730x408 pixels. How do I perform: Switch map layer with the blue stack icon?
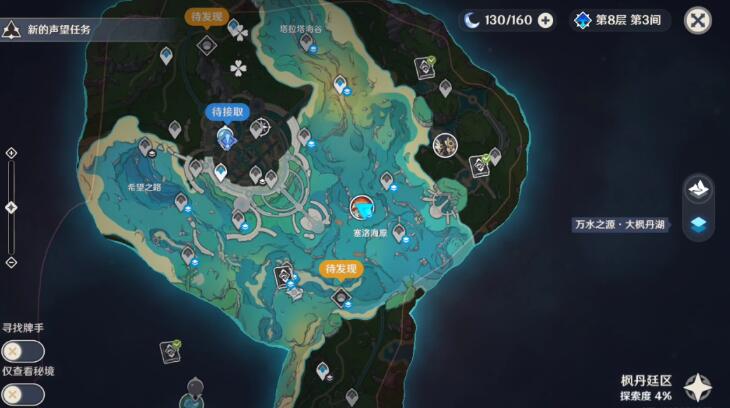click(698, 225)
